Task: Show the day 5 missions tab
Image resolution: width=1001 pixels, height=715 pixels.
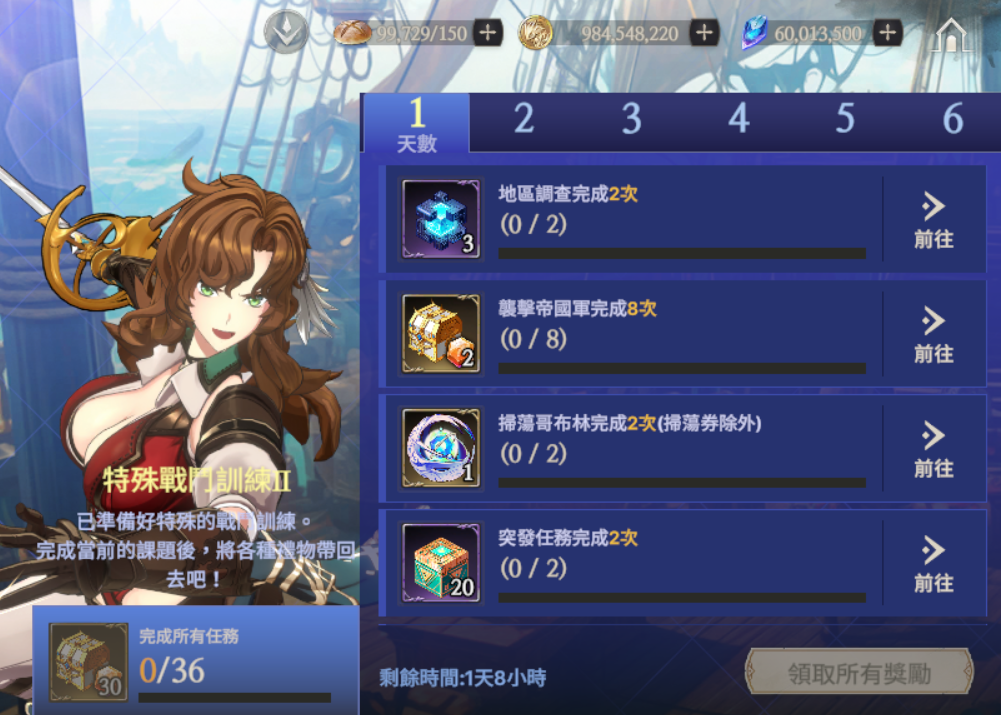Action: [x=845, y=121]
